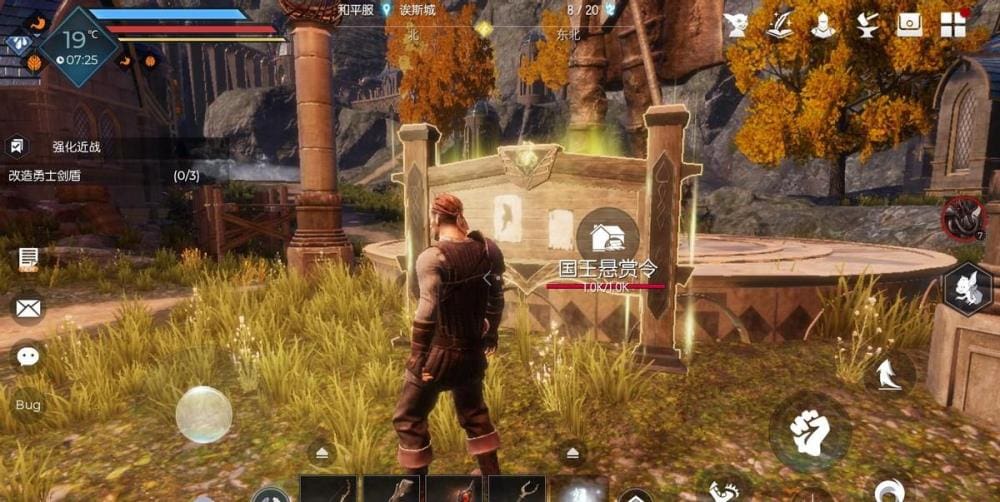
Task: Interact with the 国王悬赏令 board button
Action: point(607,238)
